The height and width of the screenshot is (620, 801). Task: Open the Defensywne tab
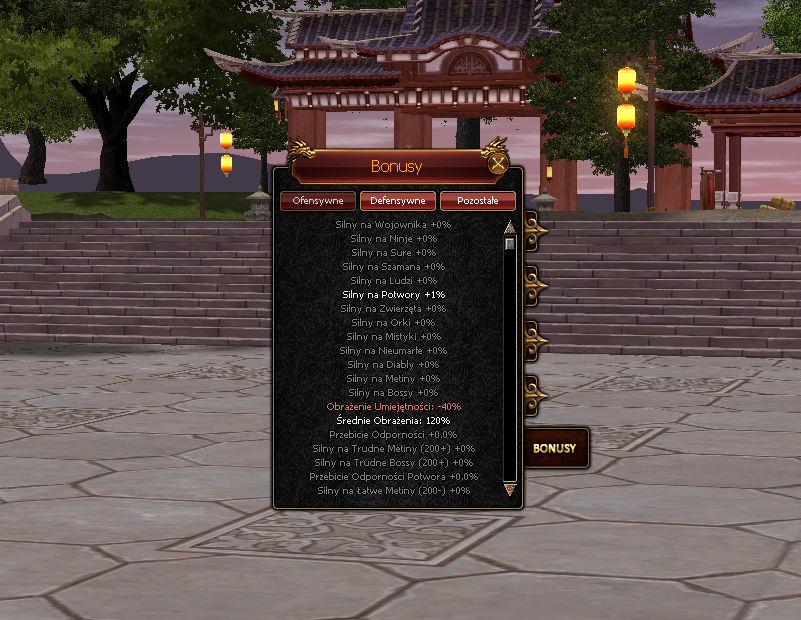coord(398,201)
